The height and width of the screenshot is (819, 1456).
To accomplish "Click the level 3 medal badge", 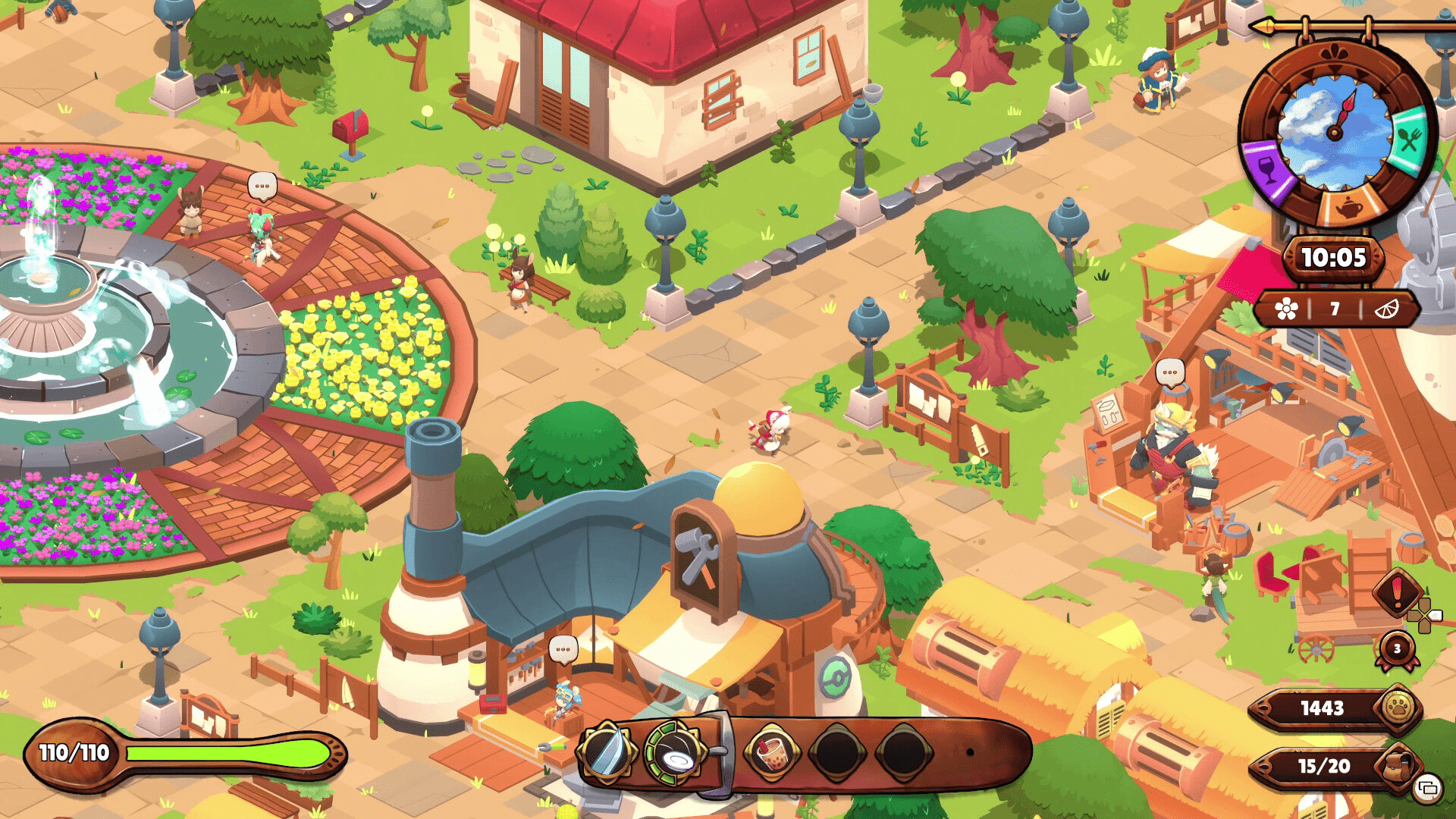I will click(1397, 649).
